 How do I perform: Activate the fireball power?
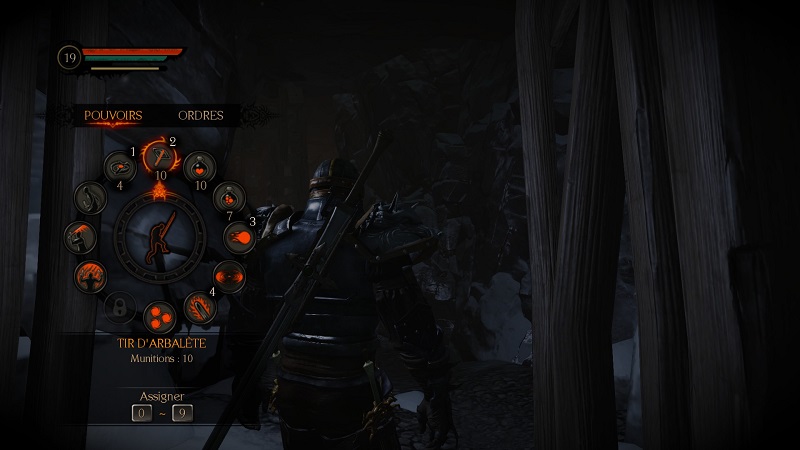point(241,236)
